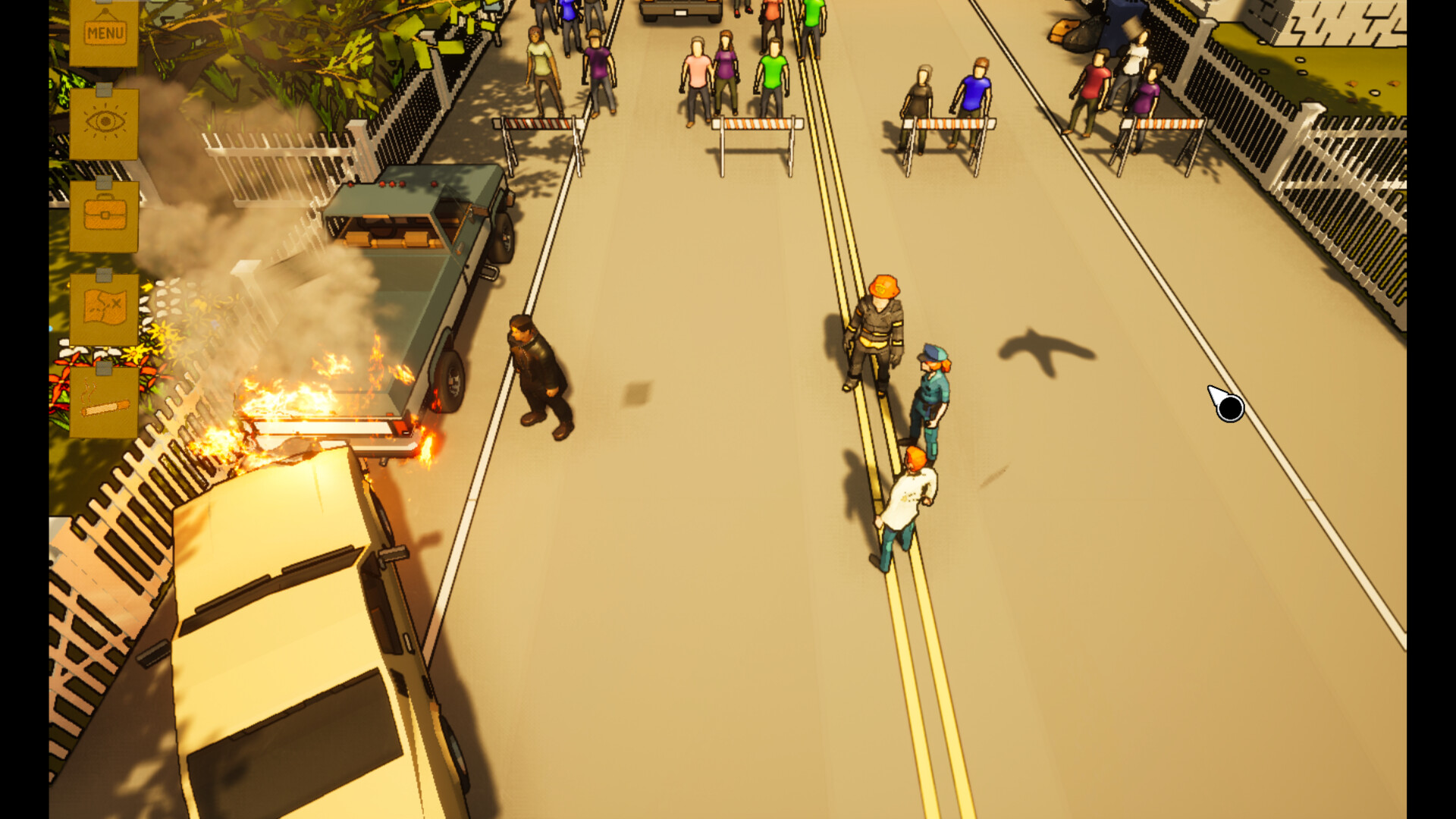This screenshot has width=1456, height=819.
Task: Click the briefcase panel clip at top
Action: pos(104,182)
